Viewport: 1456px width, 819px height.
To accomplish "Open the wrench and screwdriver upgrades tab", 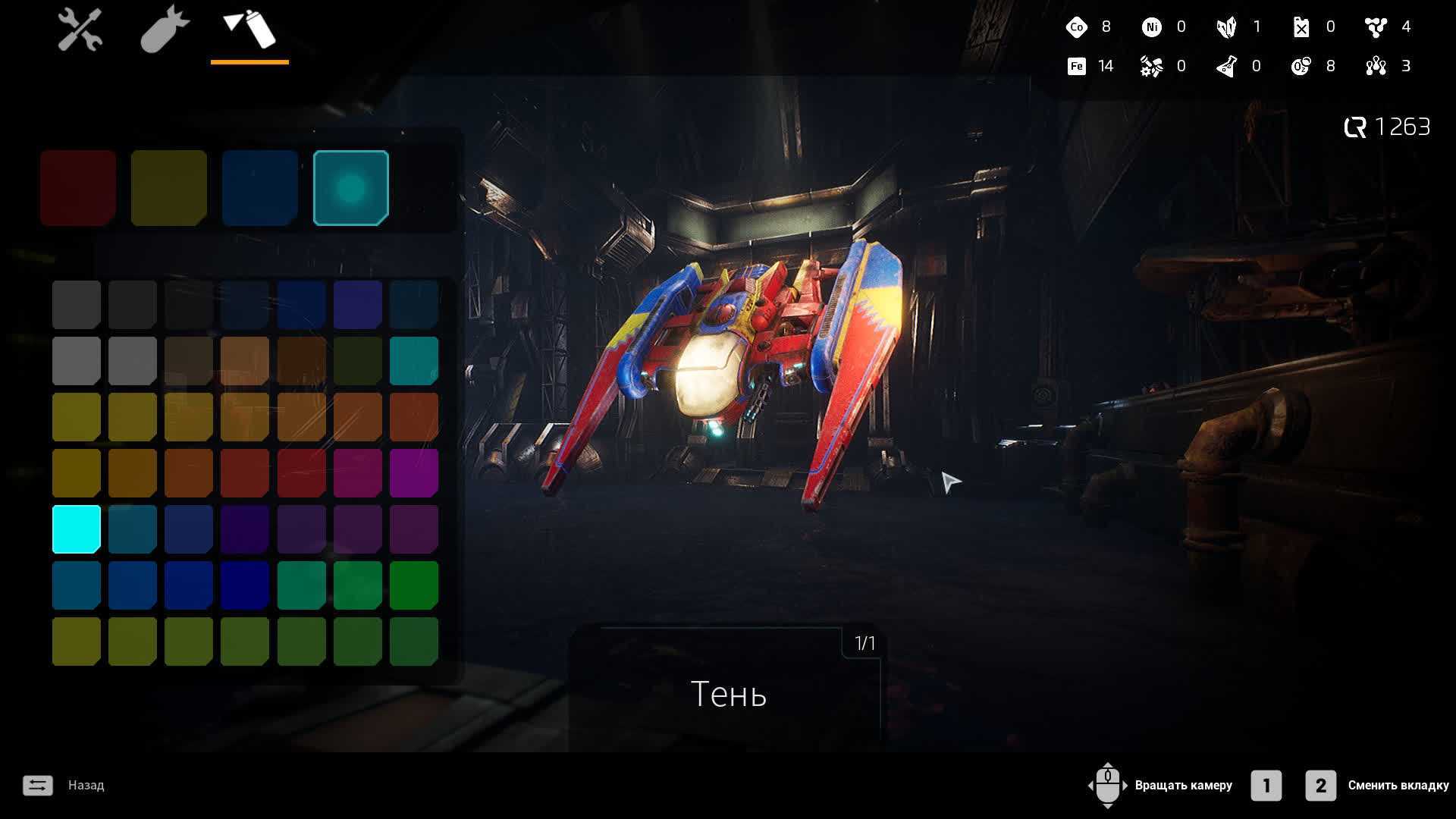I will [80, 30].
